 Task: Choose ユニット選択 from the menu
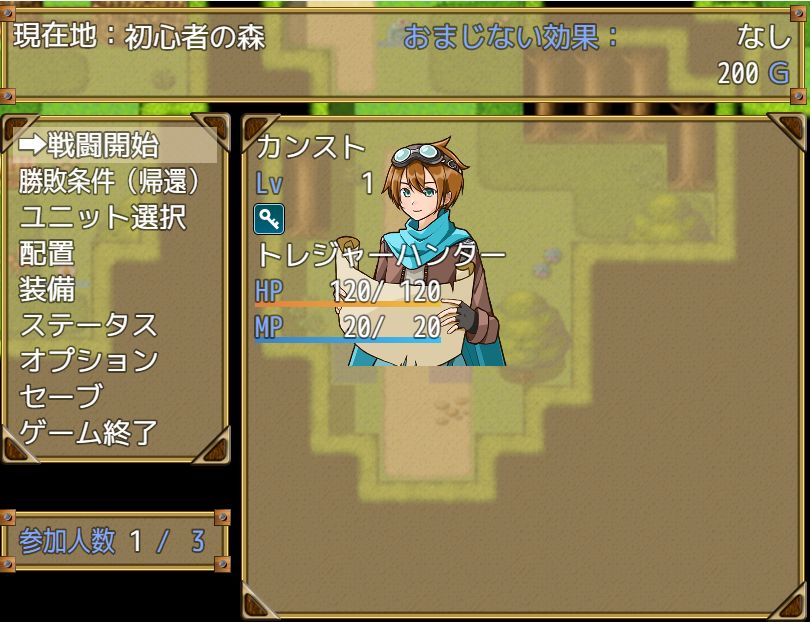103,217
